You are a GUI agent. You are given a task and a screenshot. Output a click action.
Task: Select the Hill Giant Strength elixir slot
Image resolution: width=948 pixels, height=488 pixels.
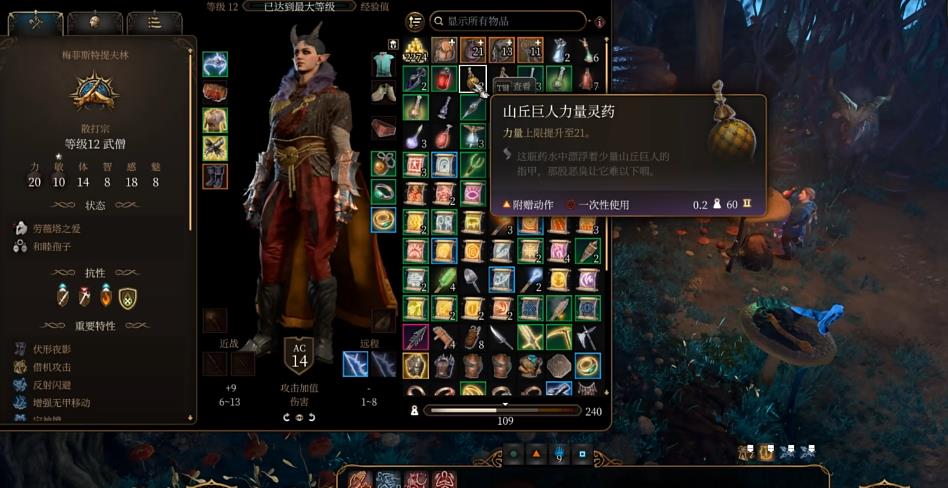474,78
